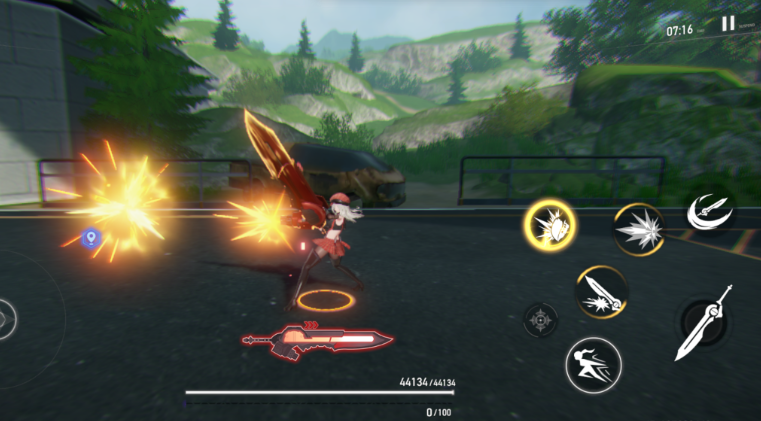Image resolution: width=761 pixels, height=421 pixels.
Task: Pause the game with the pause button
Action: 728,24
